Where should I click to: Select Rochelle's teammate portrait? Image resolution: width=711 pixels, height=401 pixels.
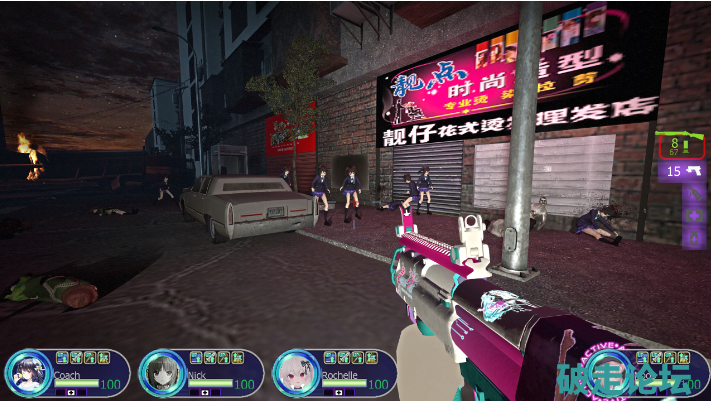tap(295, 374)
